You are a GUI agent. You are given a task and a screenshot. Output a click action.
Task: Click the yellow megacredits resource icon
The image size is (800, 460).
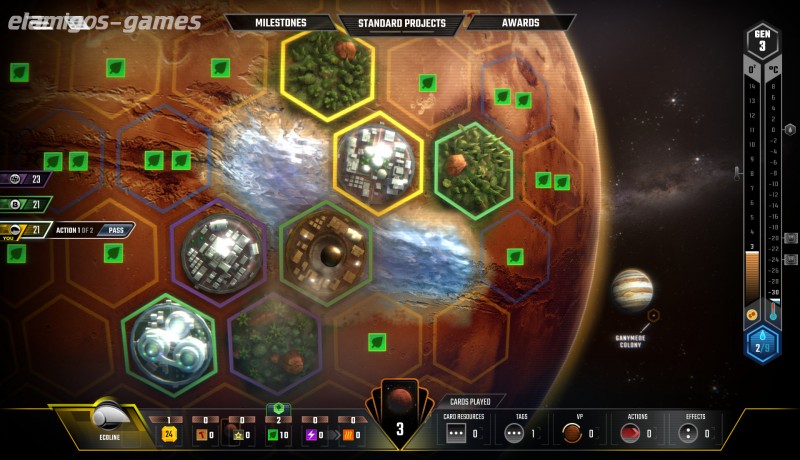coord(169,434)
